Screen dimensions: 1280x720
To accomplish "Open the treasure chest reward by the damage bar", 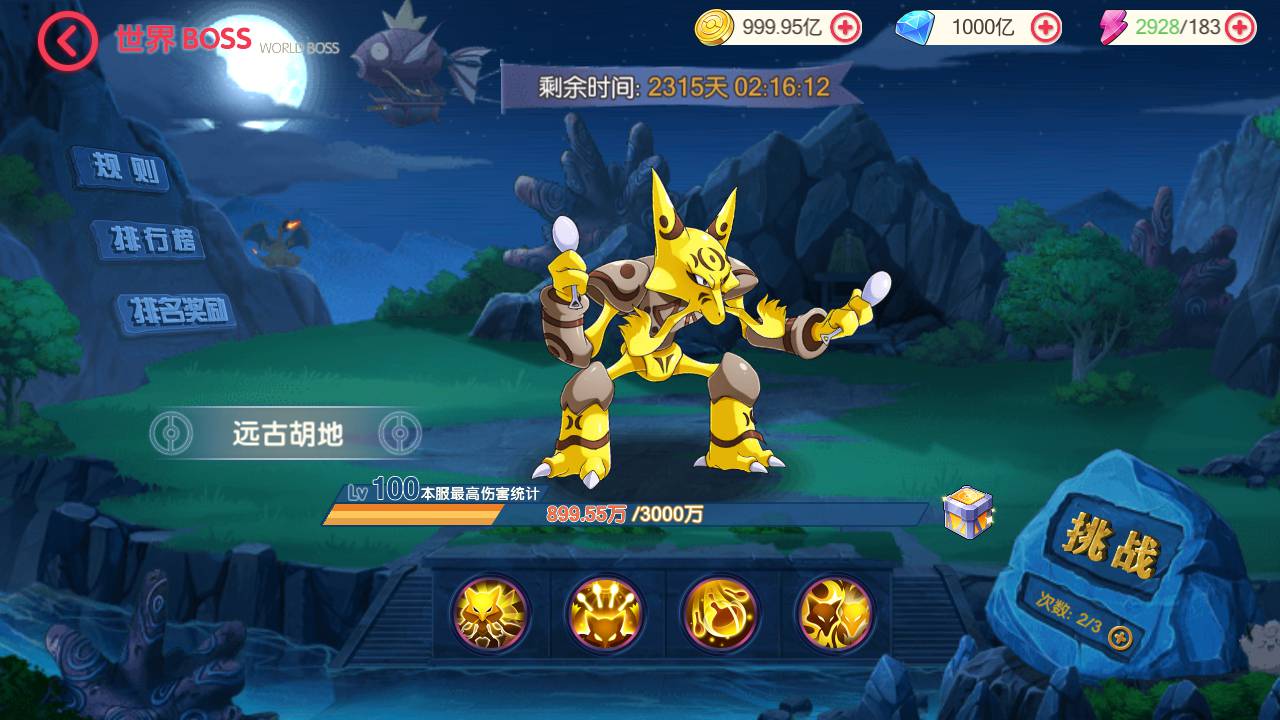I will tap(967, 513).
